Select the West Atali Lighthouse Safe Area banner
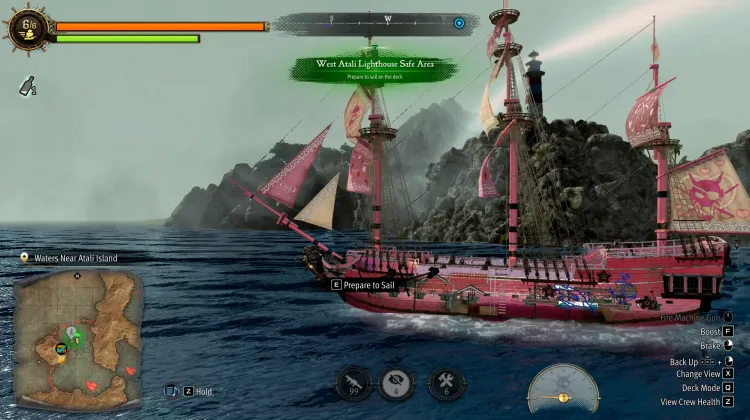Screen dimensions: 750x420 tap(374, 67)
